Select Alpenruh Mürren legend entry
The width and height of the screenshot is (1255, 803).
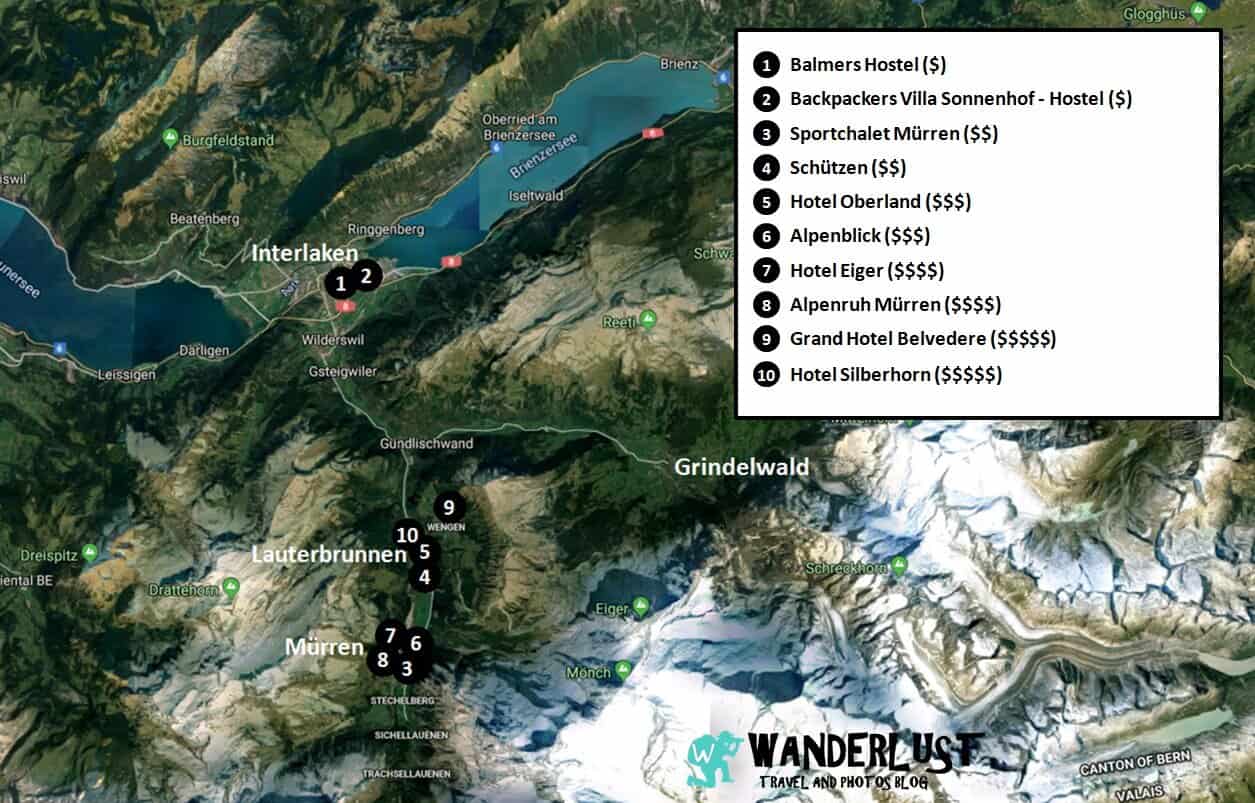(x=894, y=305)
